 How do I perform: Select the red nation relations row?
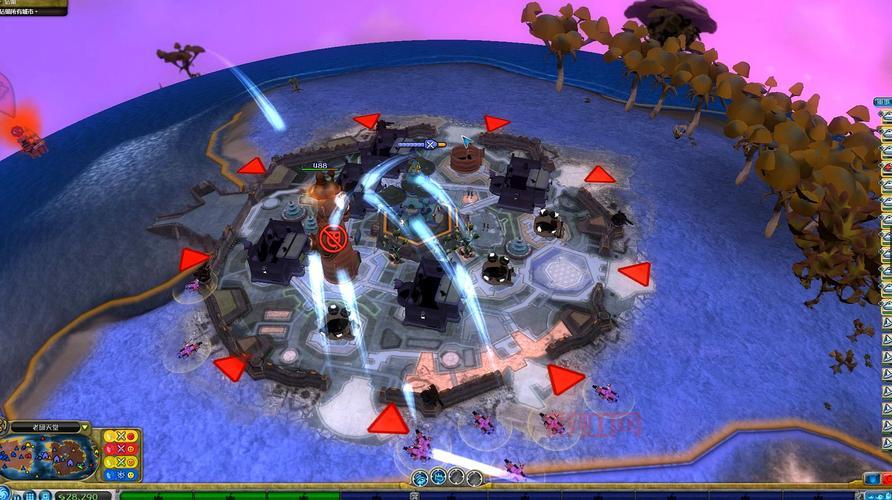[121, 449]
